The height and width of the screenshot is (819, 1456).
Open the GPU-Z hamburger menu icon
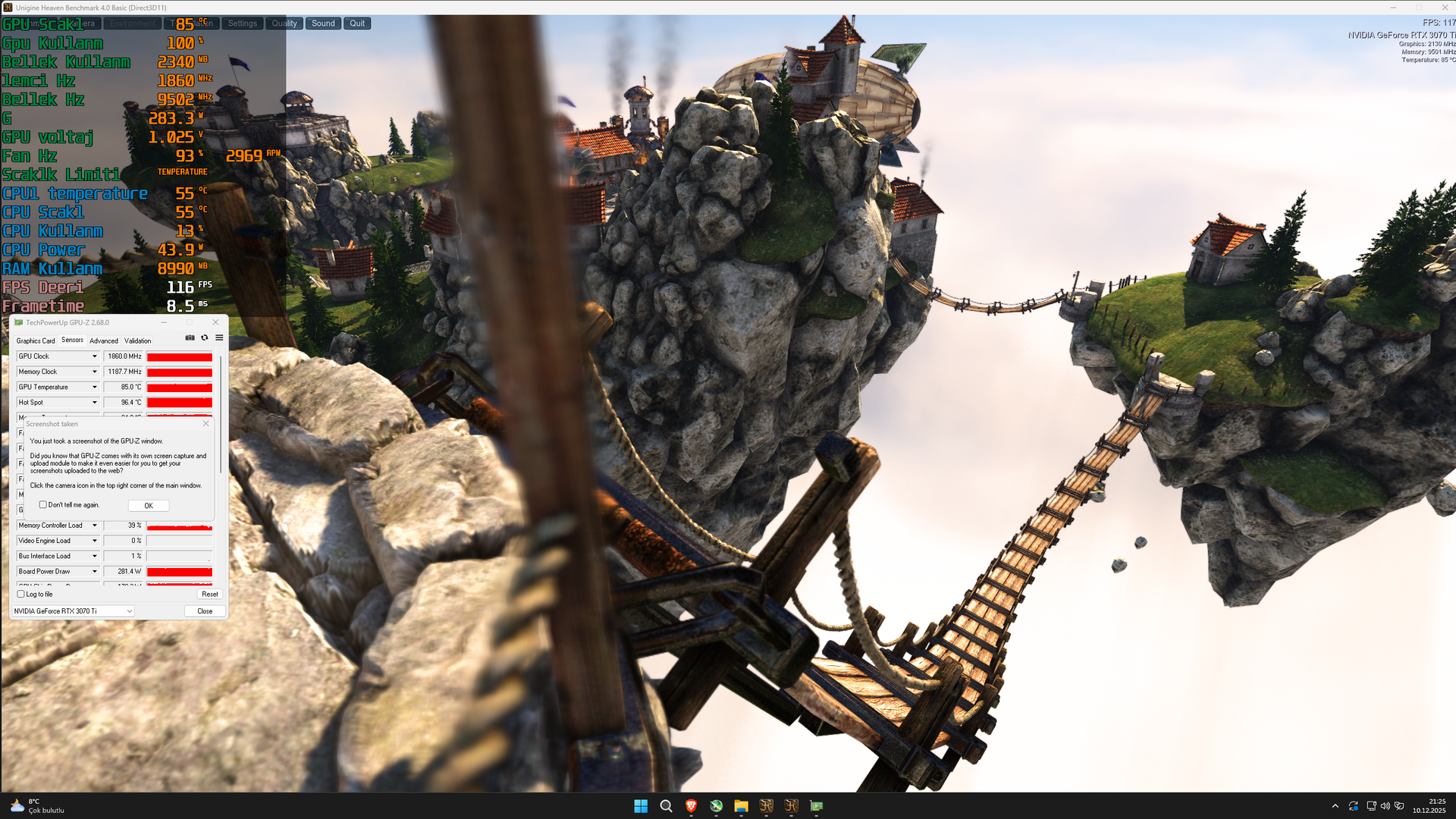[218, 338]
